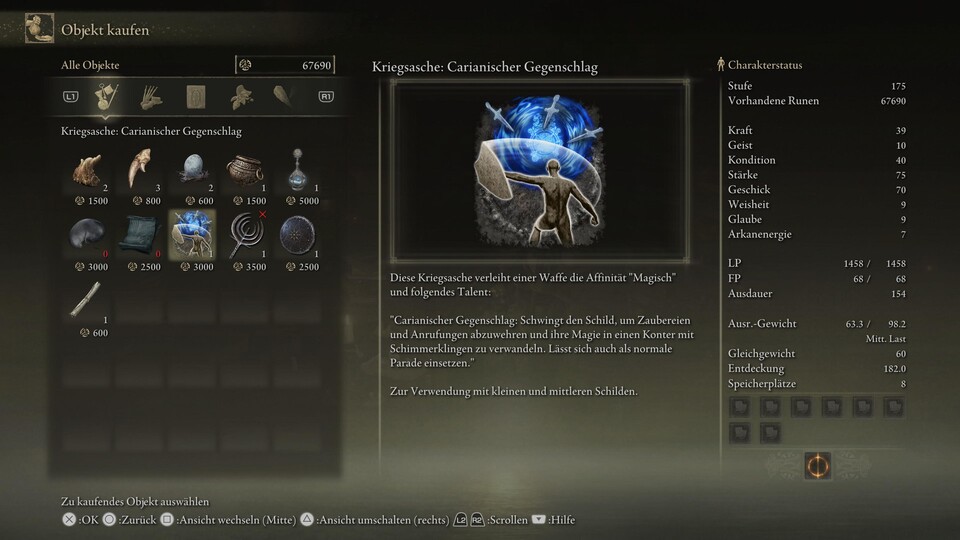Screen dimensions: 960x540
Task: Select the spiral whip weapon for 3500
Action: (x=244, y=234)
